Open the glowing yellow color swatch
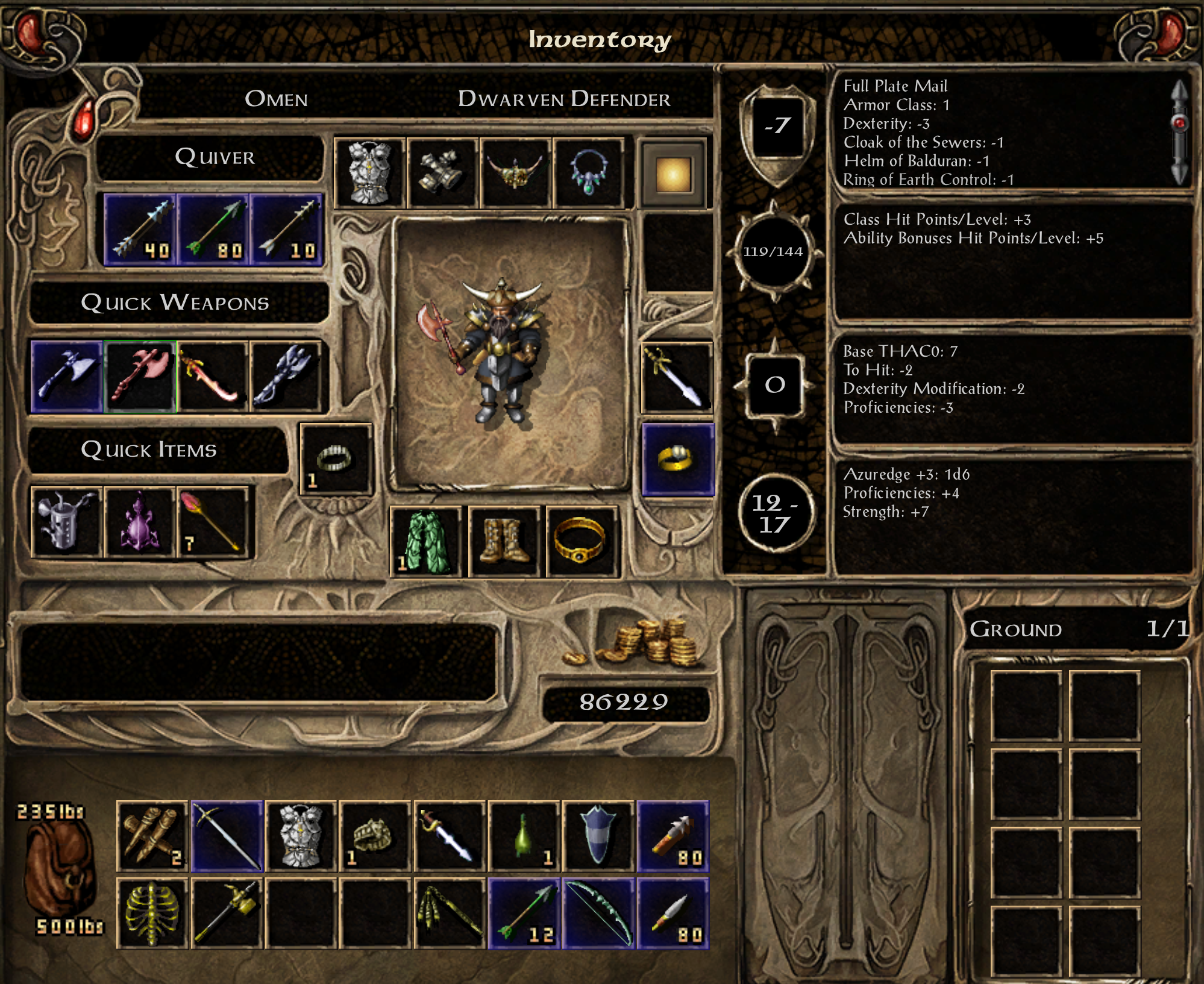This screenshot has height=984, width=1204. (x=673, y=175)
